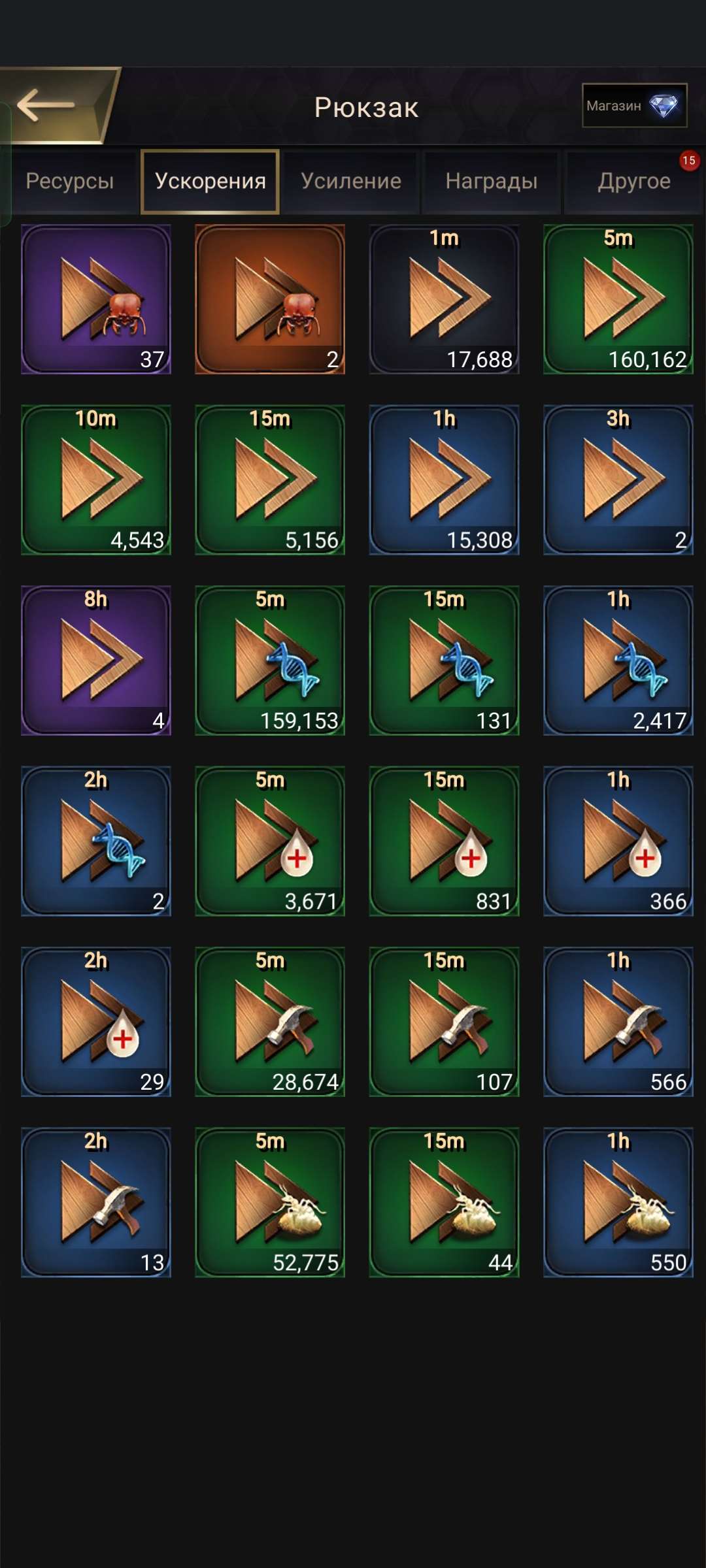Switch to the Ресурсы tab
706x1568 pixels.
pos(70,181)
